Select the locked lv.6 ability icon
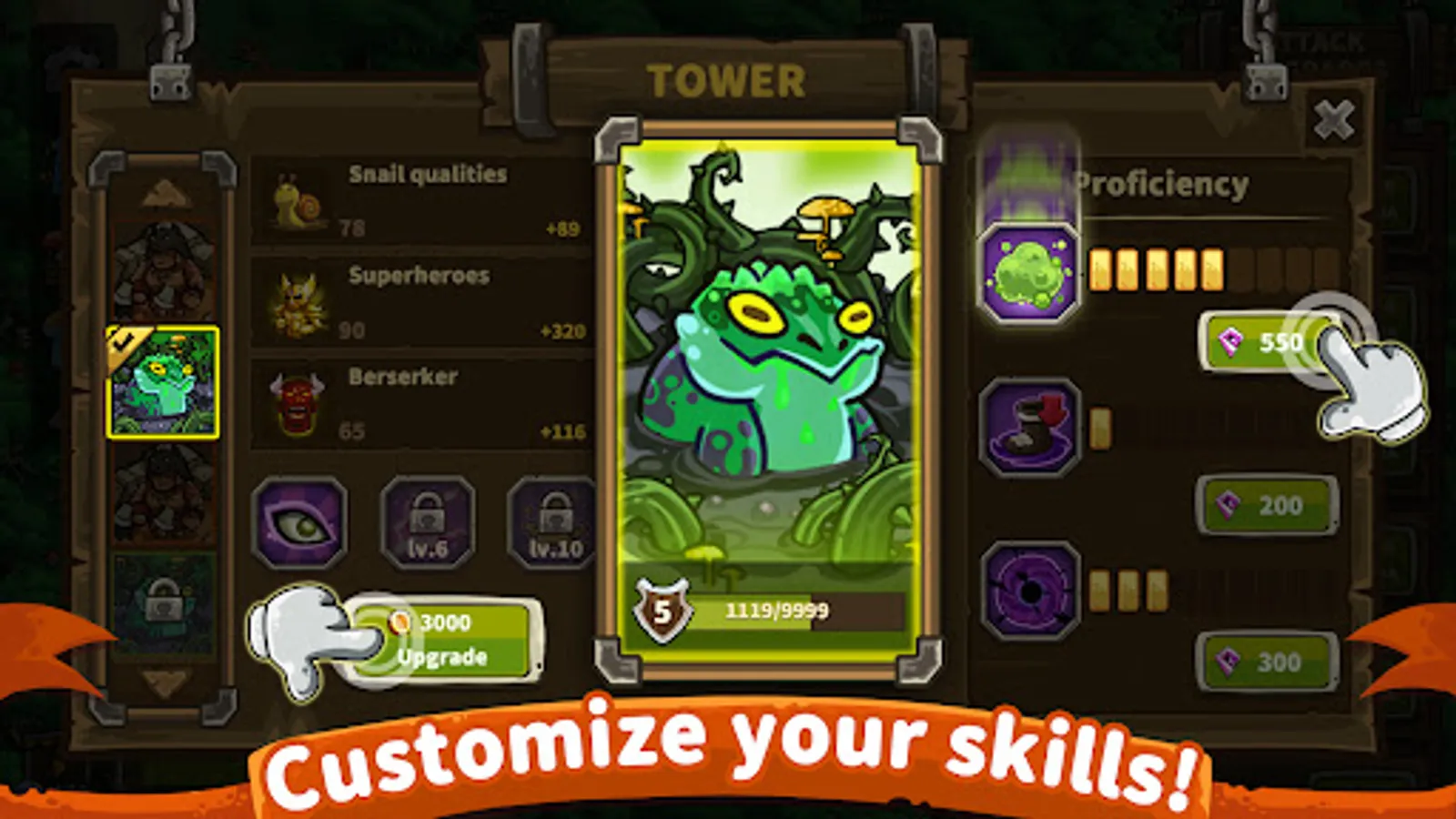The image size is (1456, 819). click(x=430, y=523)
